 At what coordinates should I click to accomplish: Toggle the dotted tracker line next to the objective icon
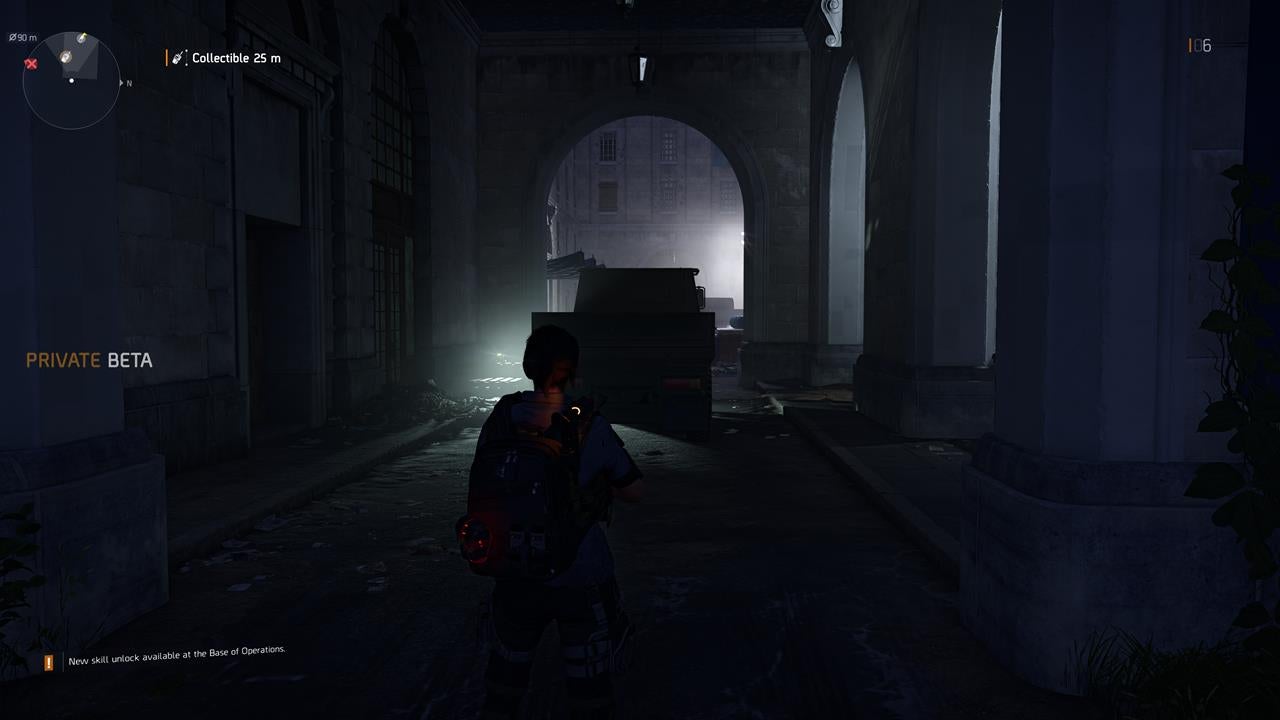click(x=187, y=57)
